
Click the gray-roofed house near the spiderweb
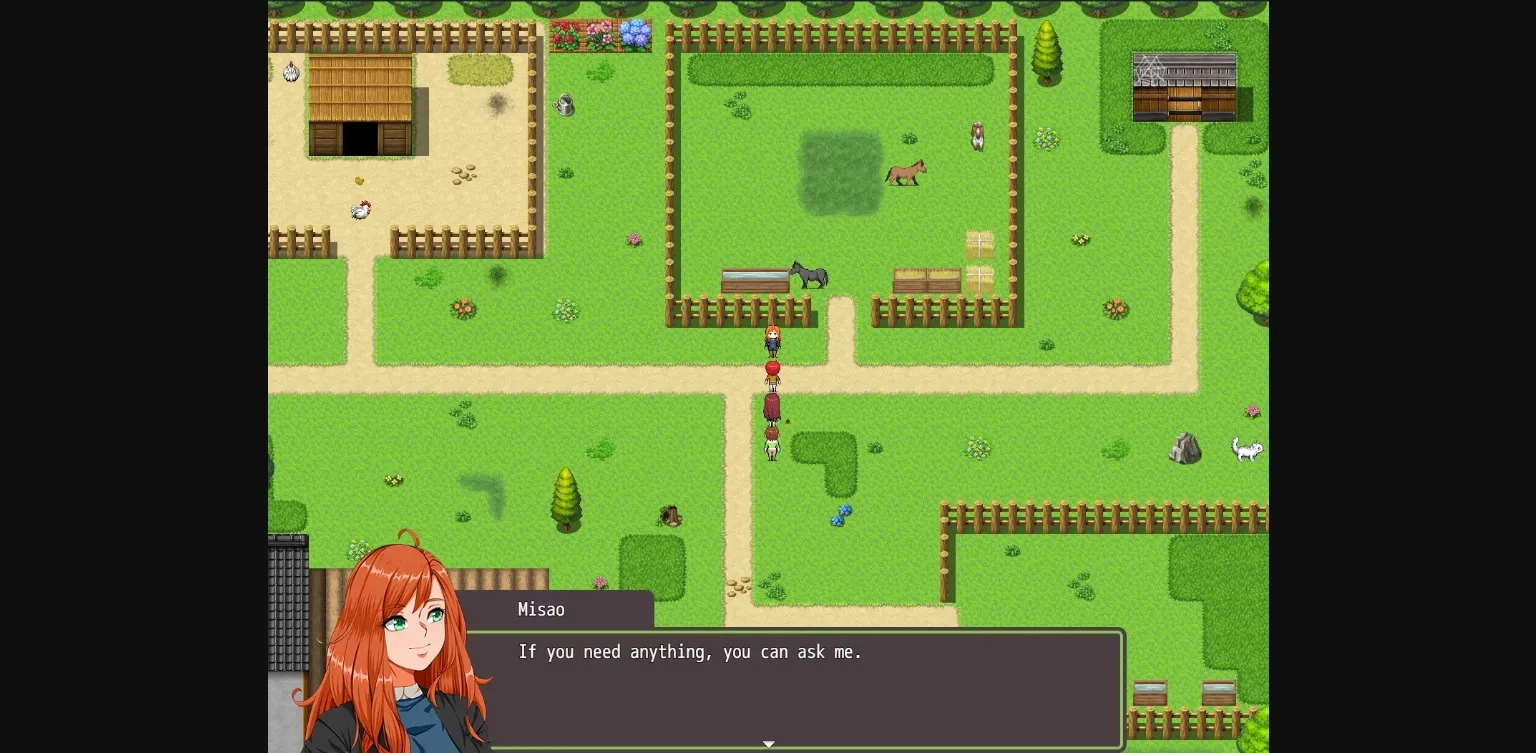1186,85
